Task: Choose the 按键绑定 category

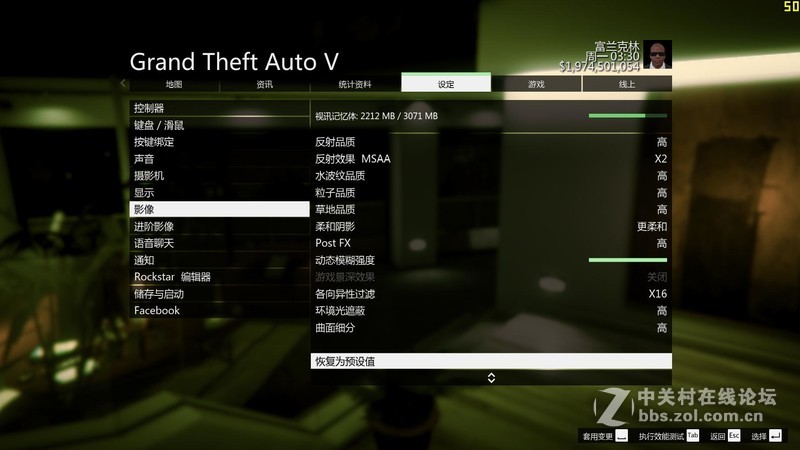Action: click(220, 142)
